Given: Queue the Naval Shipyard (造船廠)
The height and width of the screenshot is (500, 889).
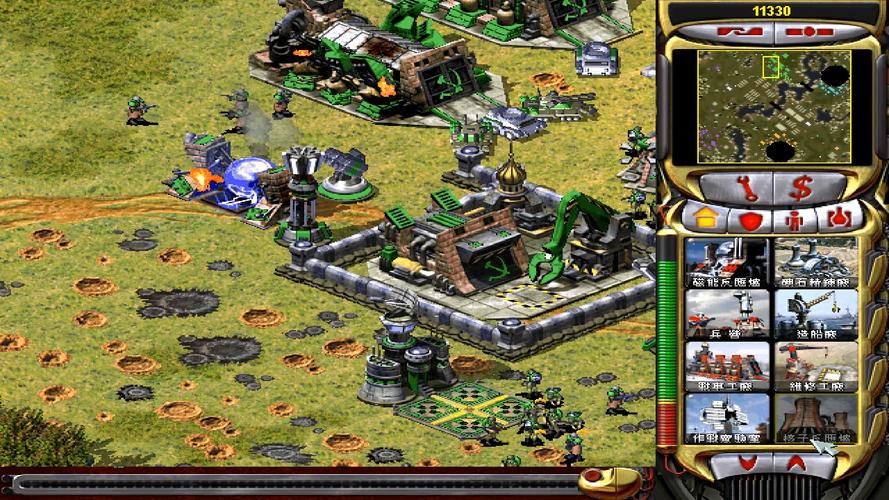Looking at the screenshot, I should [815, 314].
